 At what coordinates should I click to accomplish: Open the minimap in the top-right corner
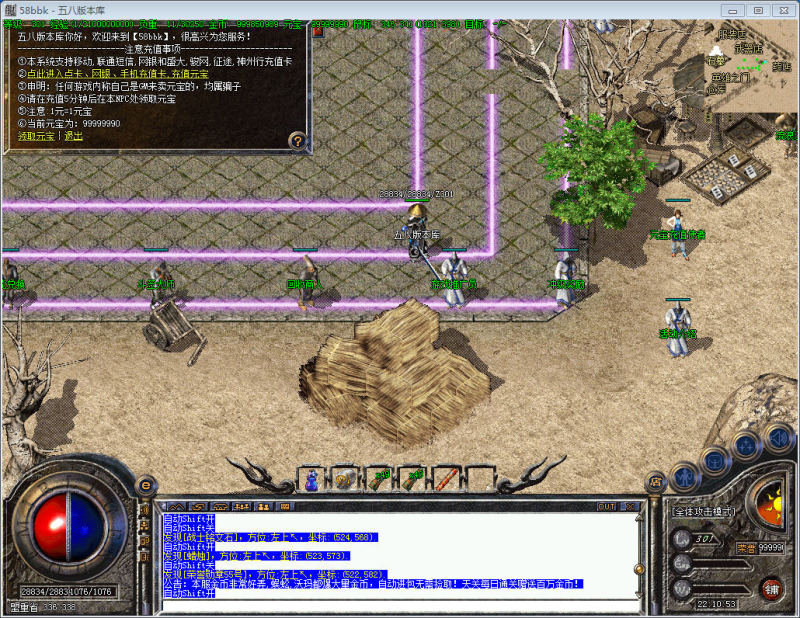(750, 65)
